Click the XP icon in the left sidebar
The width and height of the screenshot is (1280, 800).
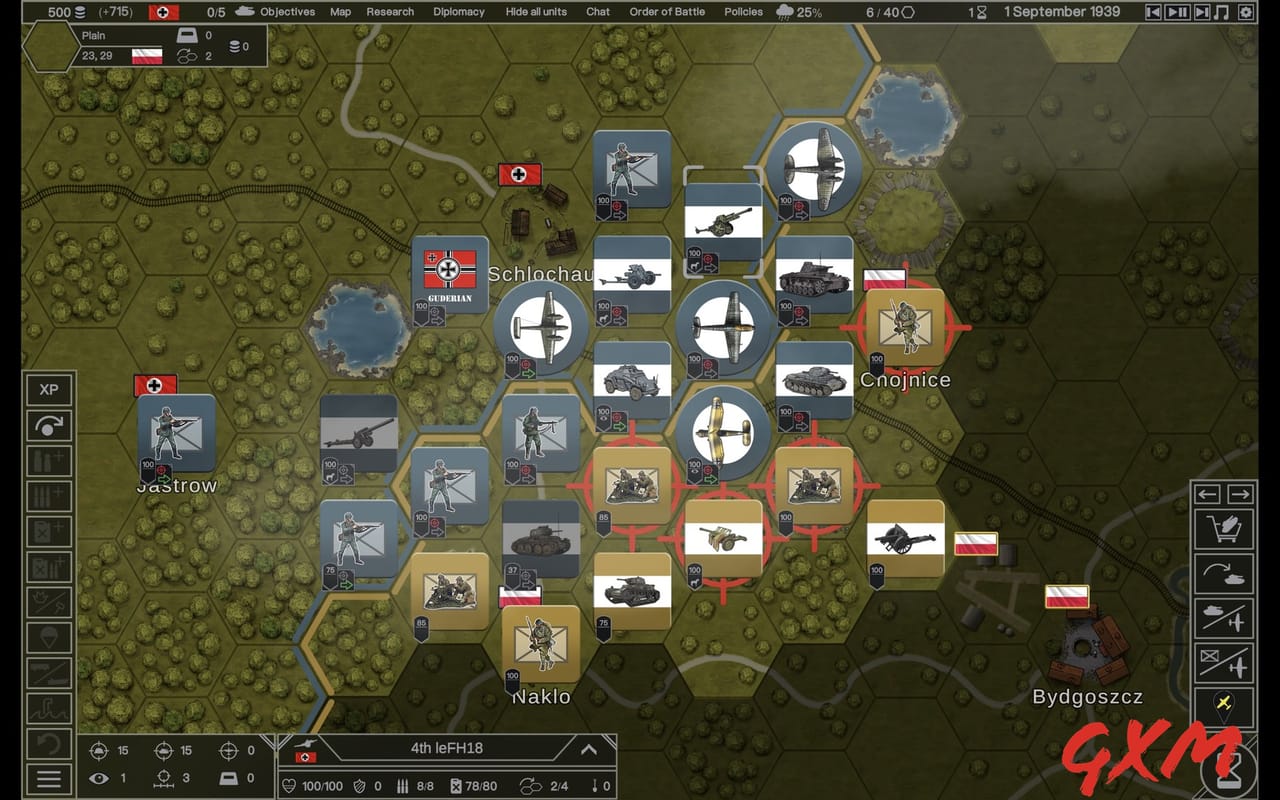click(x=49, y=389)
